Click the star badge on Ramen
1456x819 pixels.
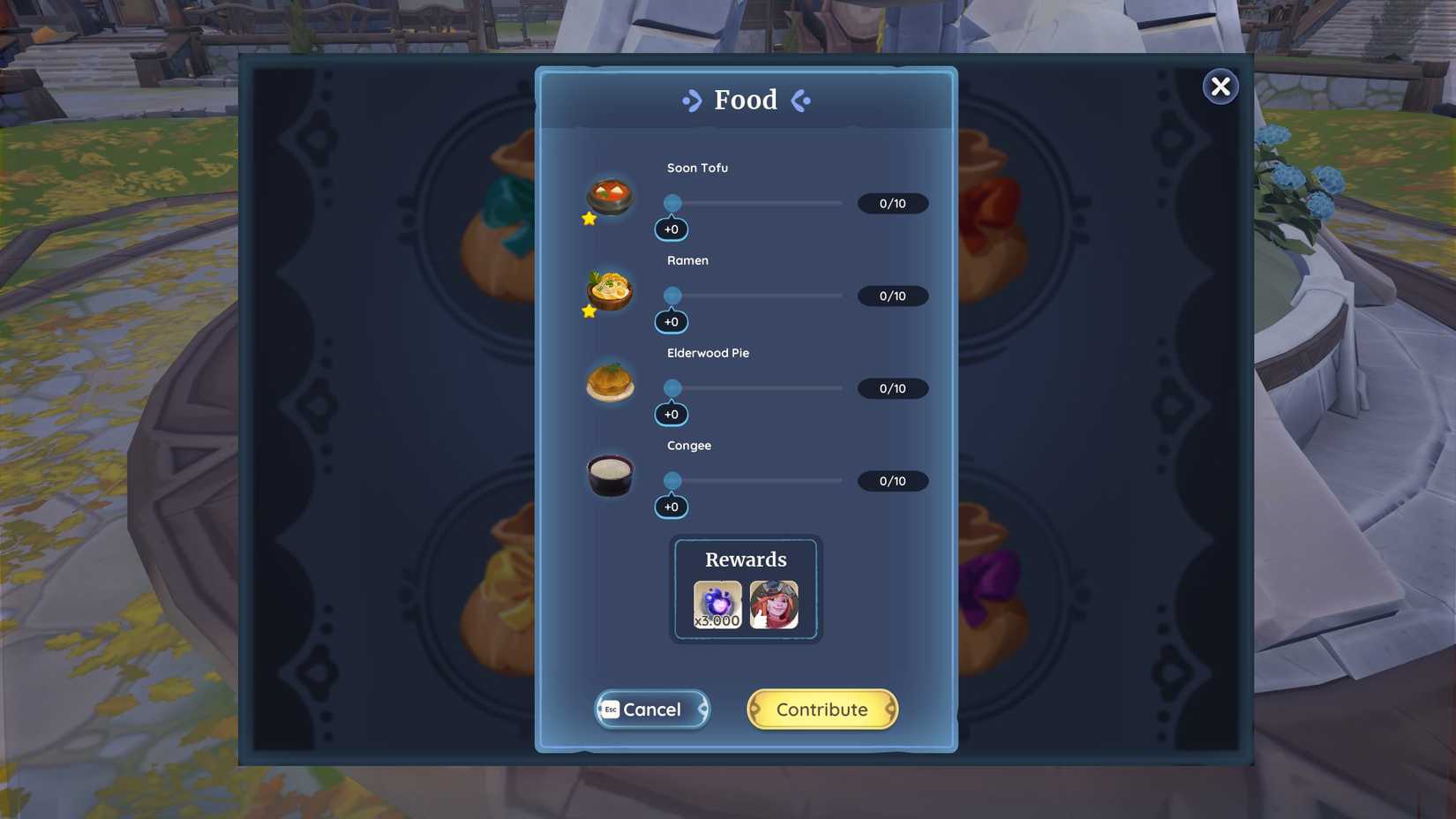(588, 311)
